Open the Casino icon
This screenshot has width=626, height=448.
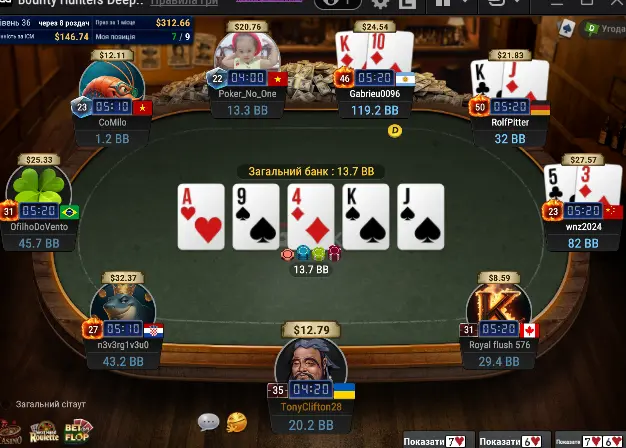[10, 432]
